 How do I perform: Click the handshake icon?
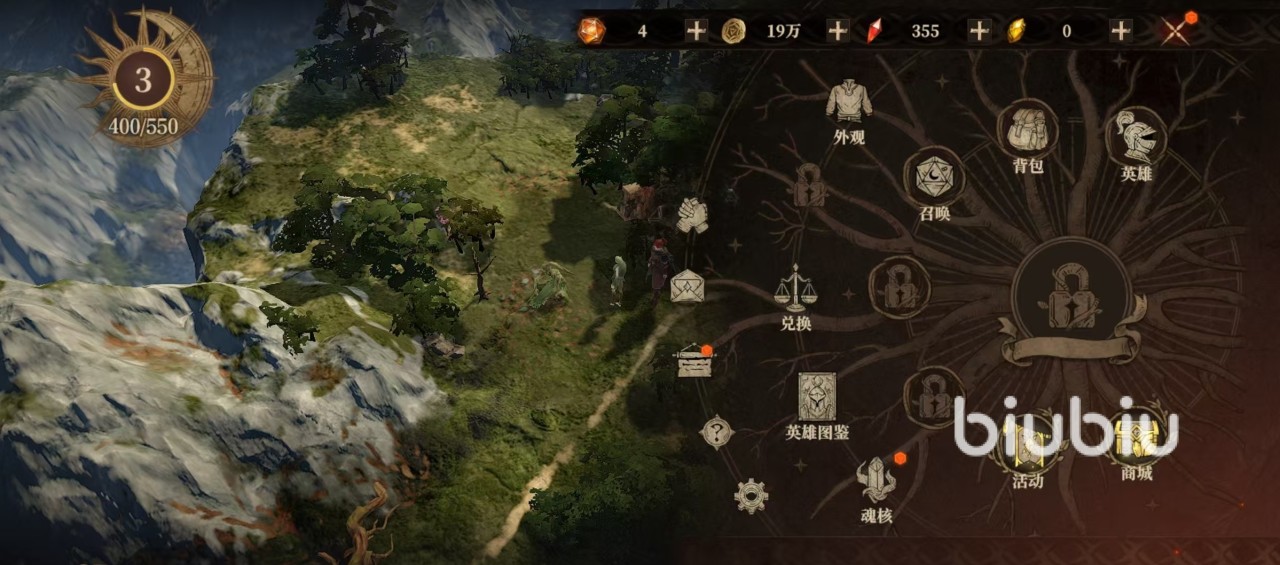(x=691, y=215)
